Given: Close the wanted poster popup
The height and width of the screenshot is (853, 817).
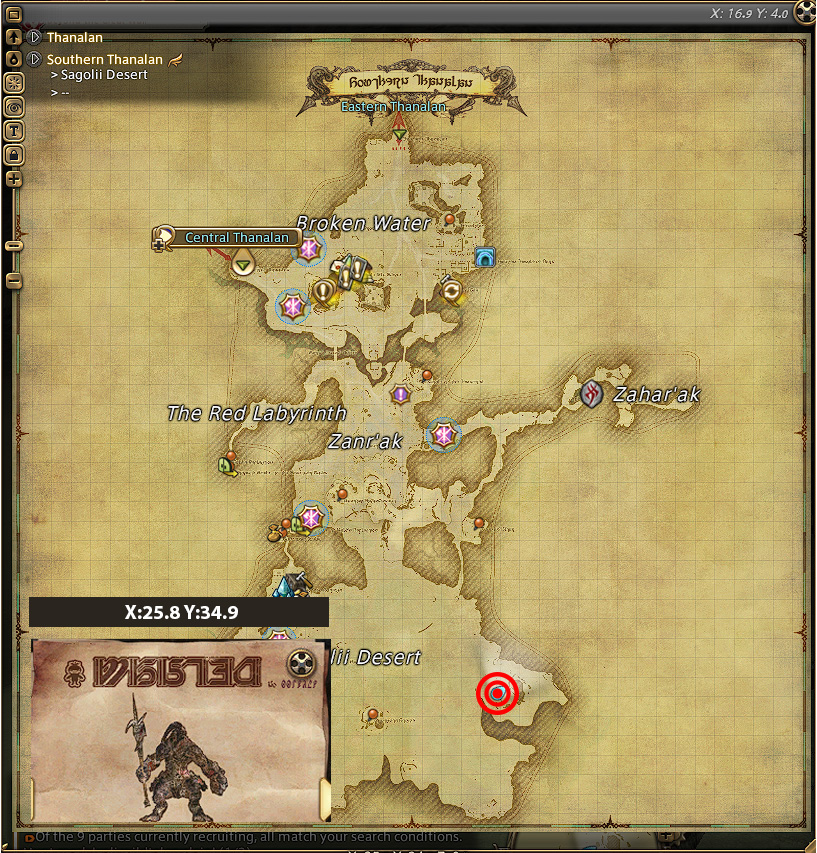Looking at the screenshot, I should pos(300,663).
